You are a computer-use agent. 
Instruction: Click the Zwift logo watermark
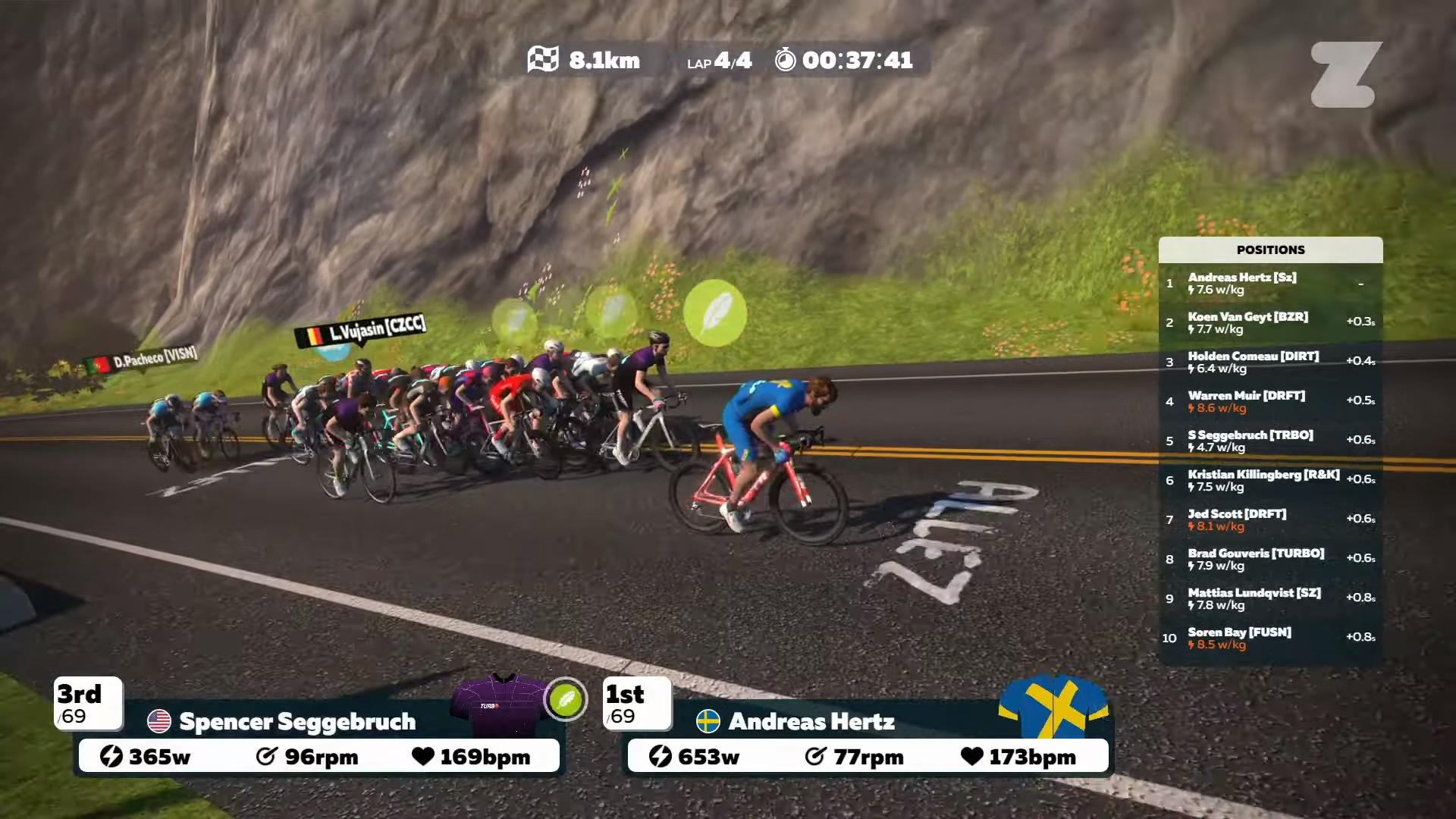tap(1346, 74)
